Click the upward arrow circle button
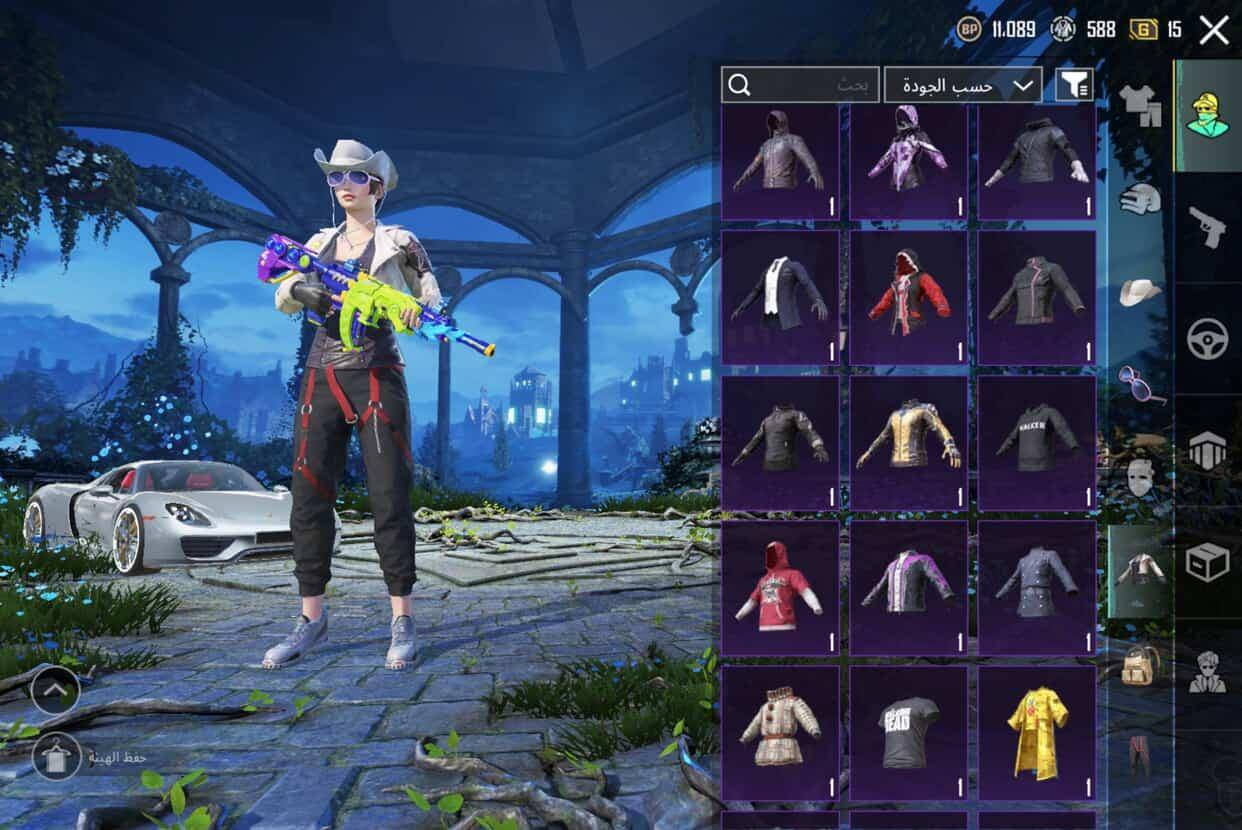This screenshot has height=830, width=1242. pyautogui.click(x=56, y=689)
